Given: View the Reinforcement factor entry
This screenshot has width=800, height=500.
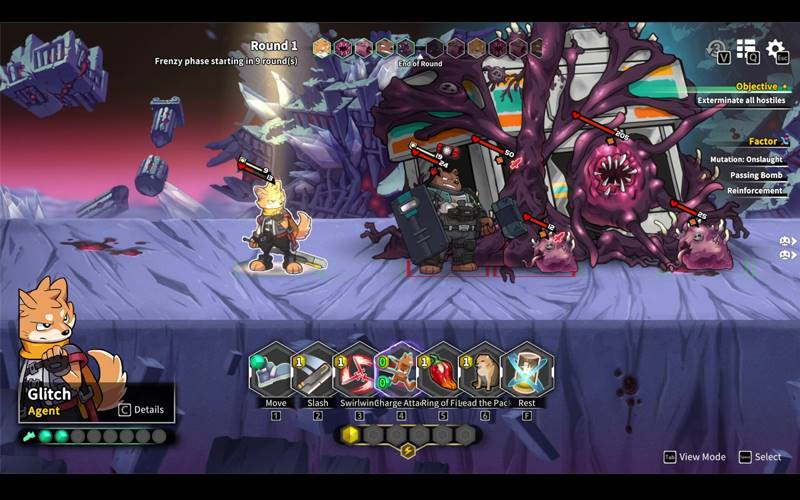Looking at the screenshot, I should tap(755, 190).
